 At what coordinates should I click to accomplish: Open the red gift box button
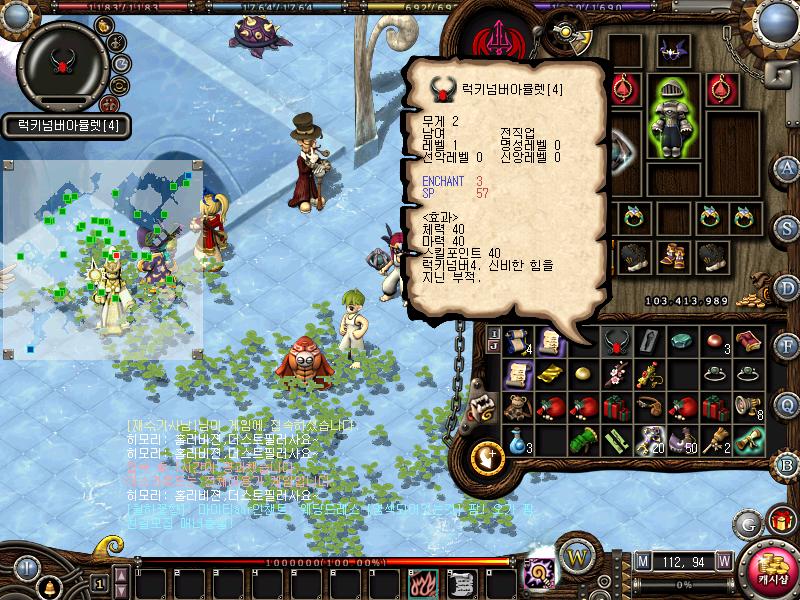[x=779, y=521]
